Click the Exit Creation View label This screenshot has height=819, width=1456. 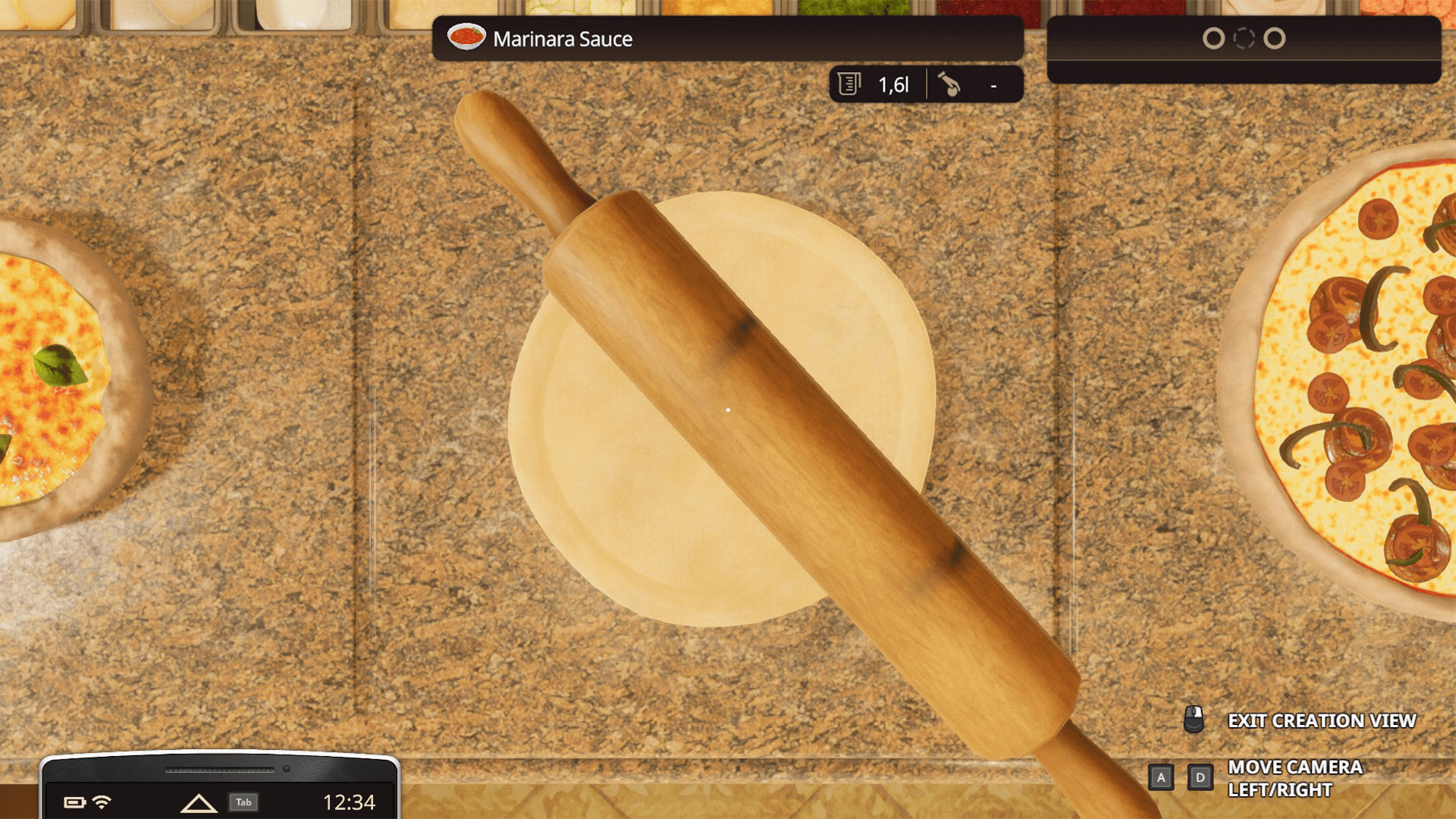1323,720
